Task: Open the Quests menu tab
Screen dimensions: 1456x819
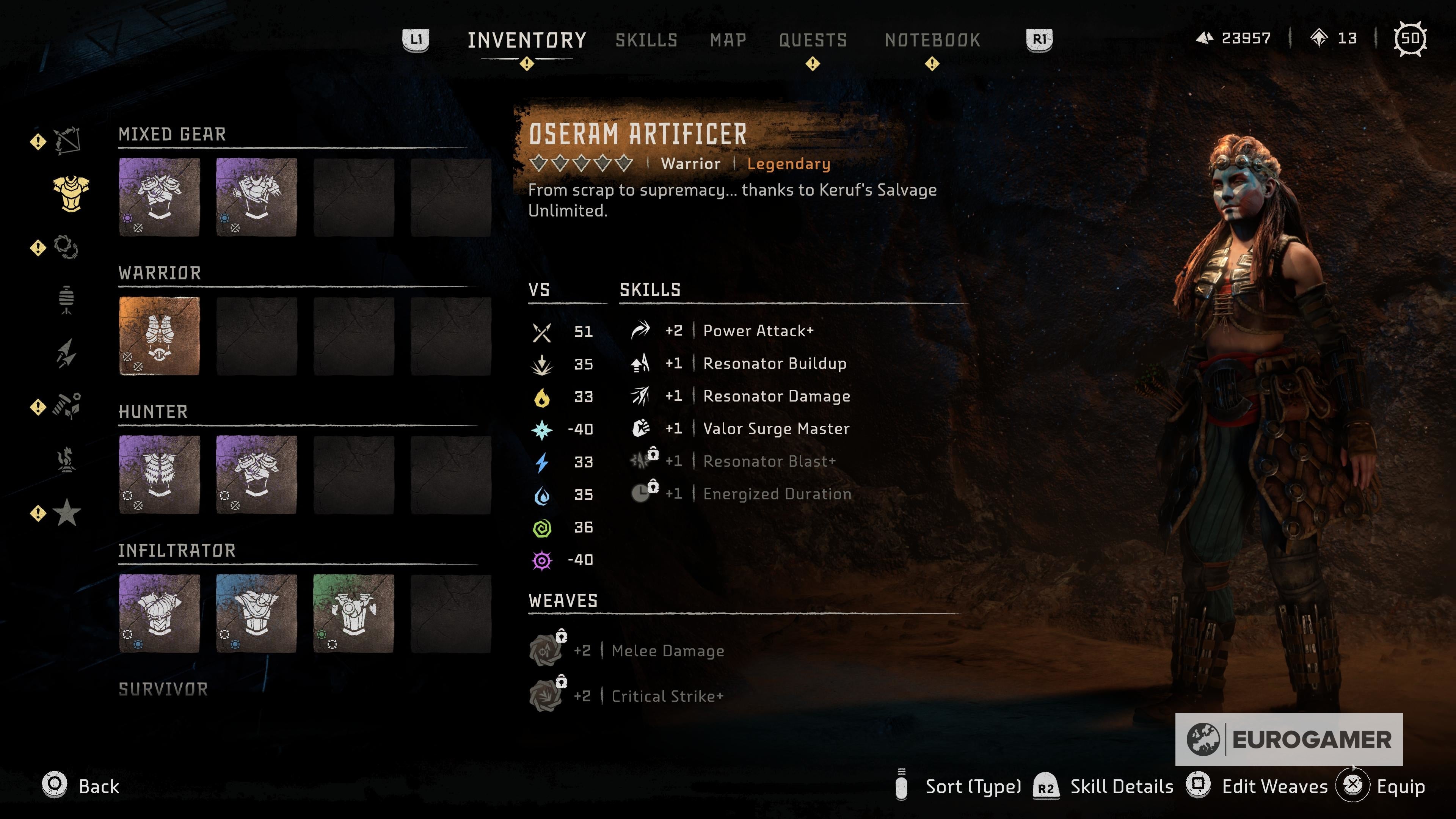Action: tap(813, 39)
